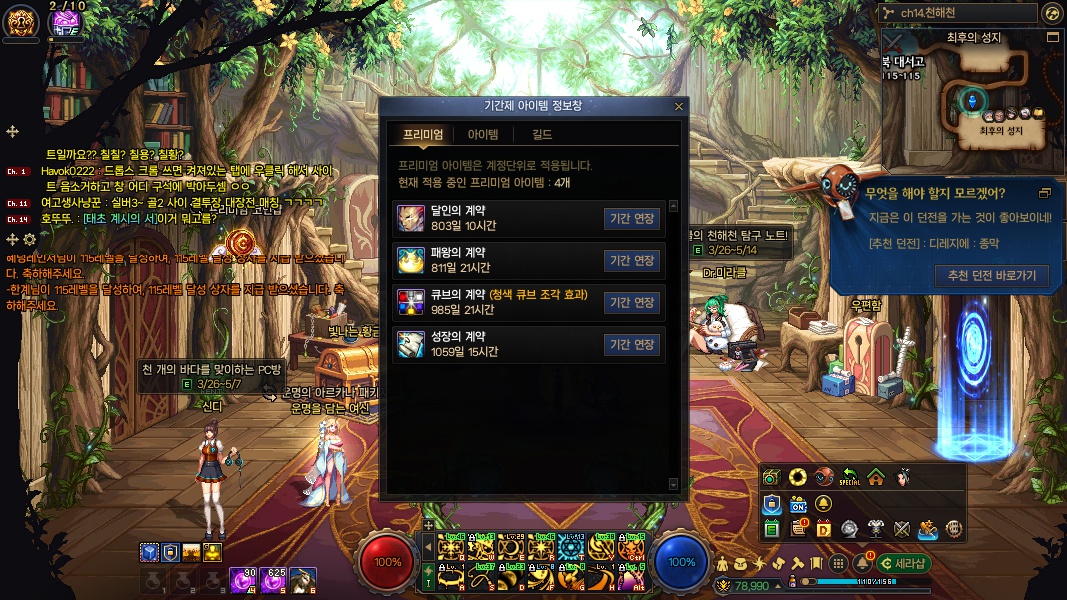Click the green house icon
Screen dimensions: 1067x600
tap(876, 477)
